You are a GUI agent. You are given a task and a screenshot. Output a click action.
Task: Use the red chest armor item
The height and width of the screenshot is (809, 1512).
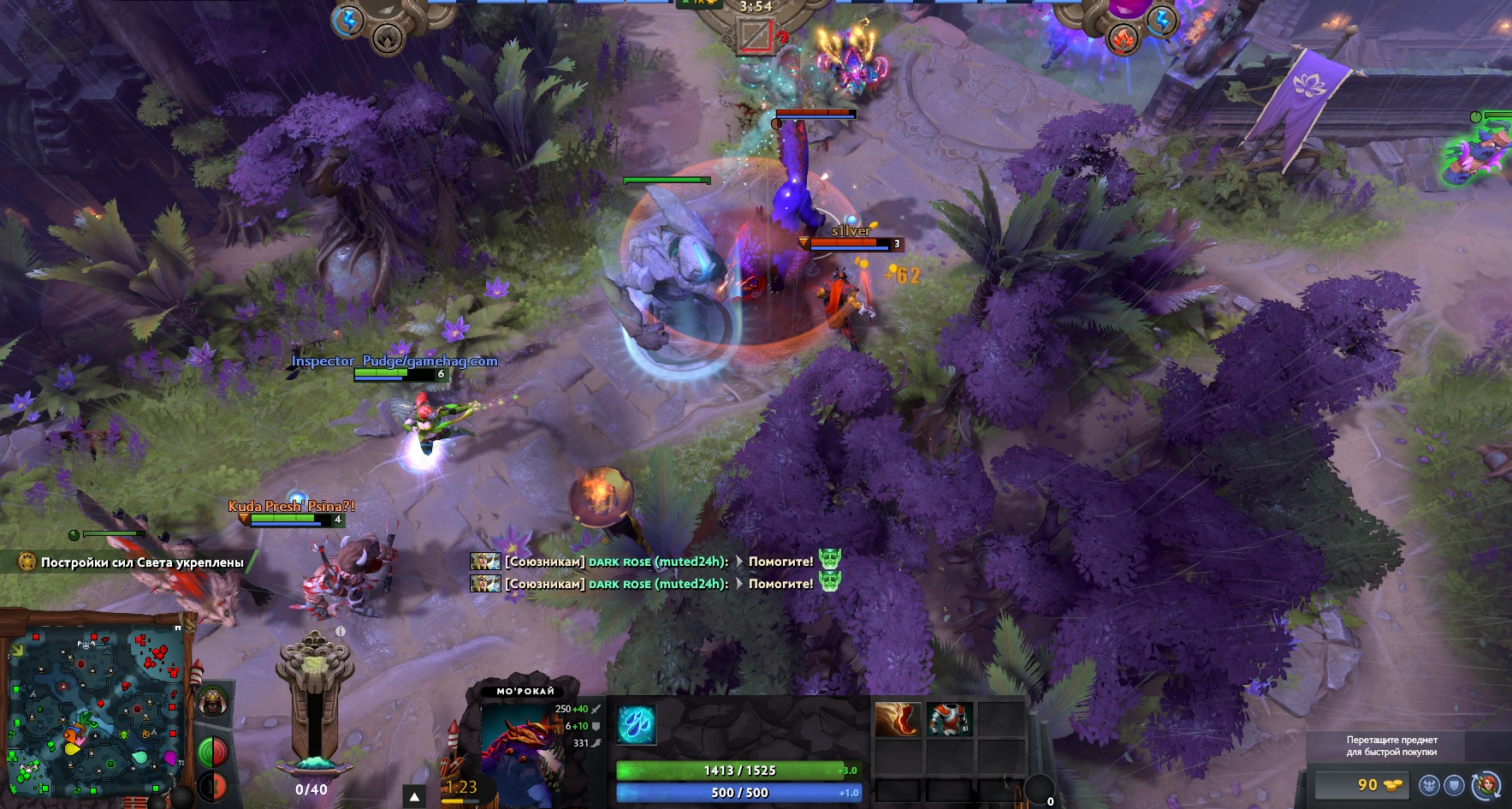(x=949, y=720)
